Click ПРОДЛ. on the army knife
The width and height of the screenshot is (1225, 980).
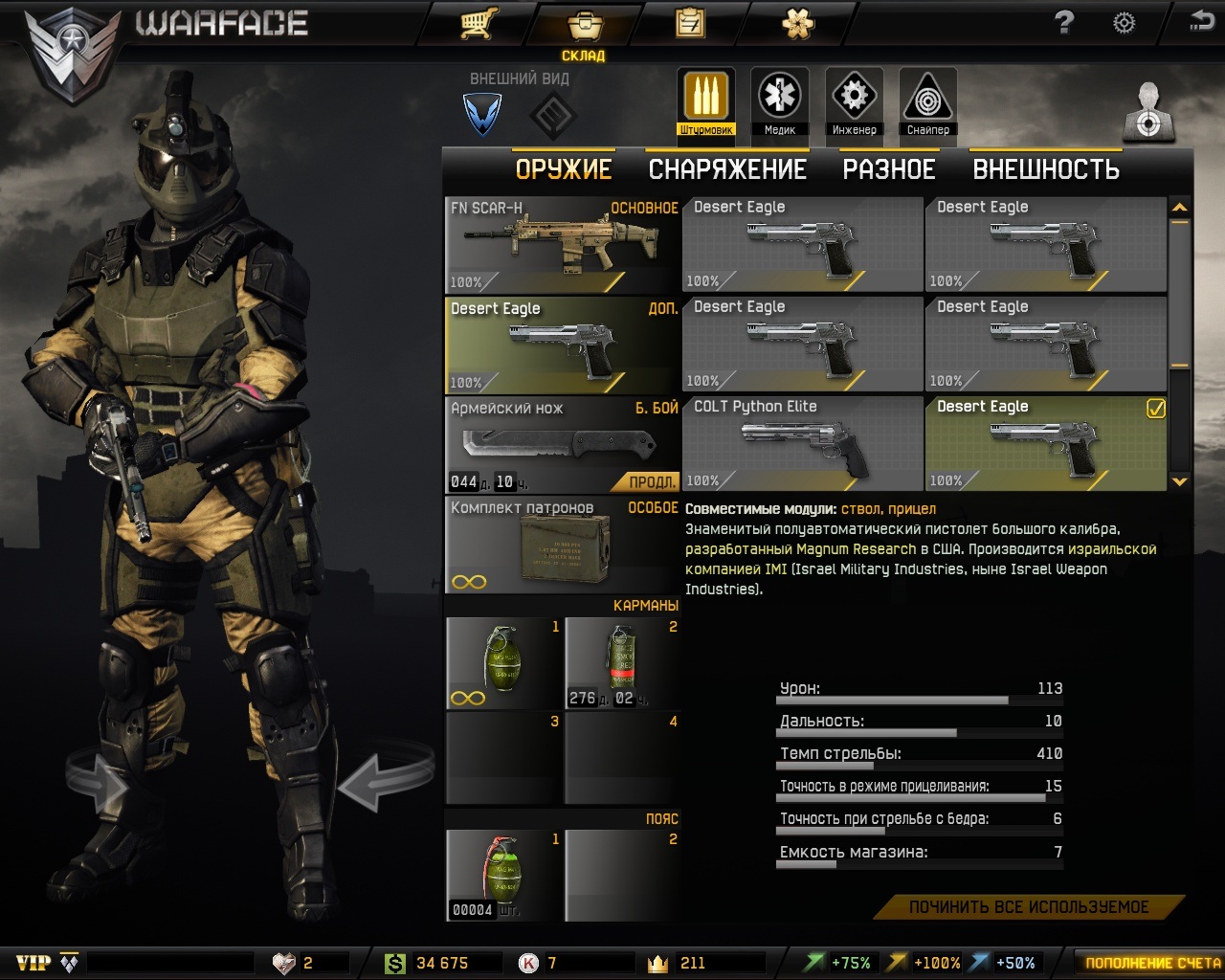653,481
